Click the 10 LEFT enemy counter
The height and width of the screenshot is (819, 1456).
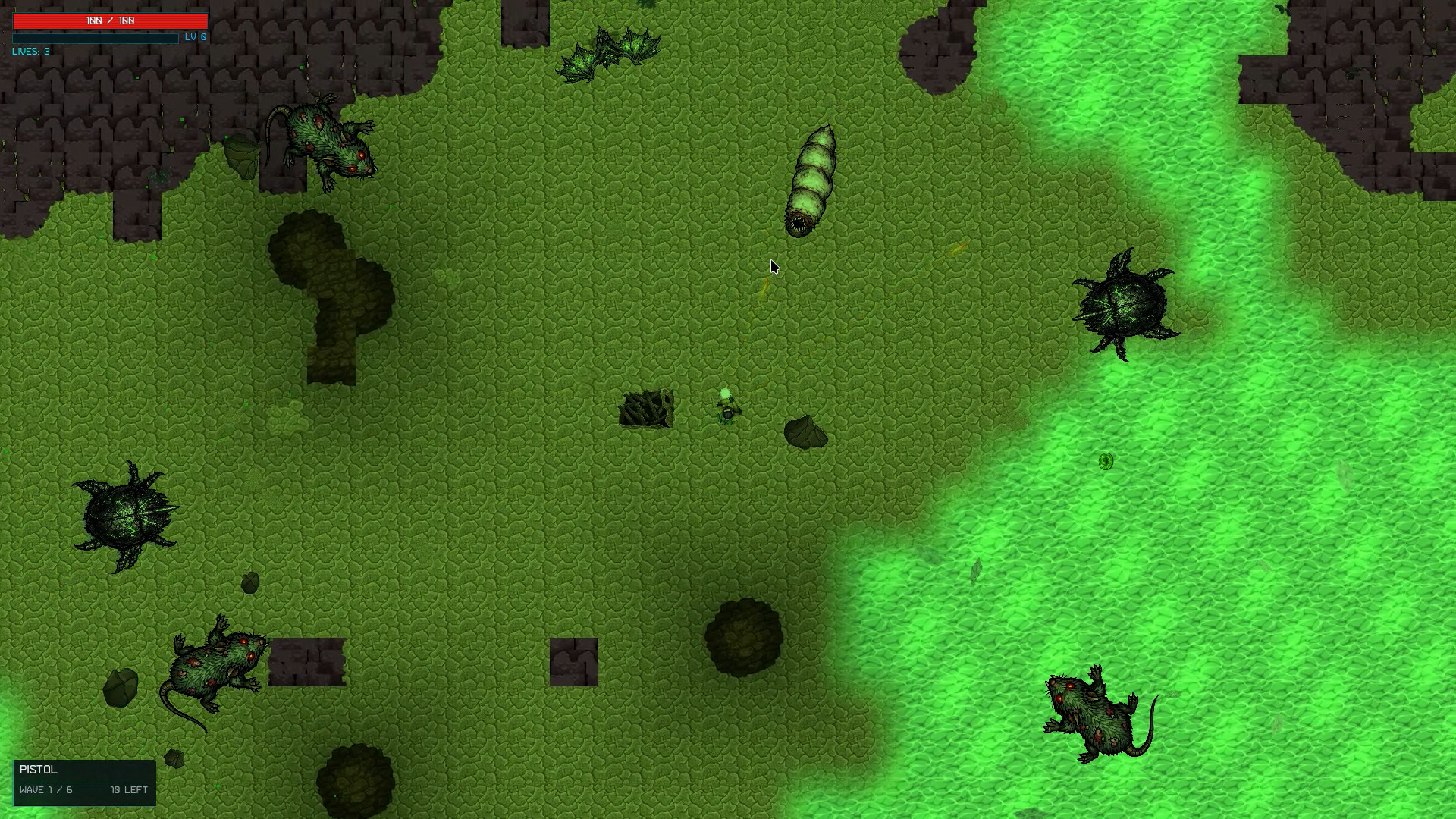[x=128, y=790]
